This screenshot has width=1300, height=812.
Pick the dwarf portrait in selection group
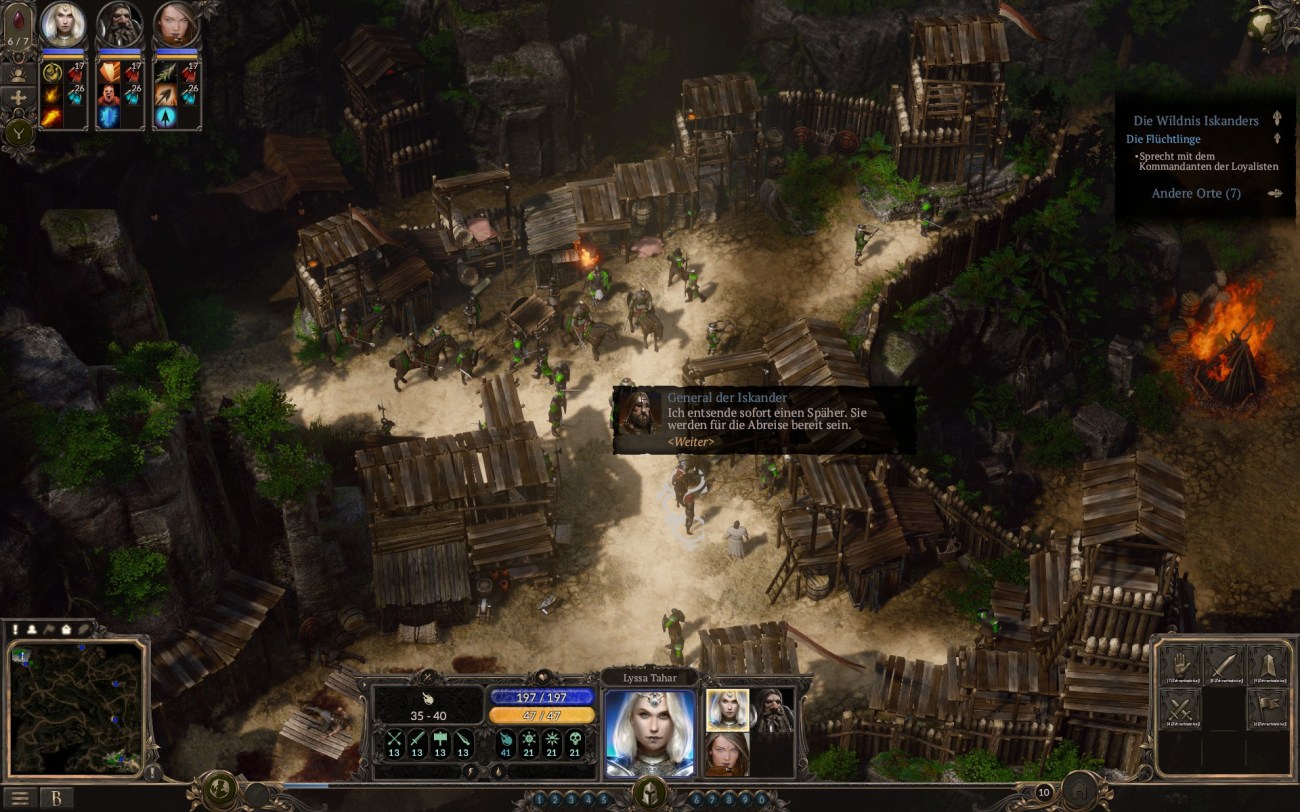point(771,709)
